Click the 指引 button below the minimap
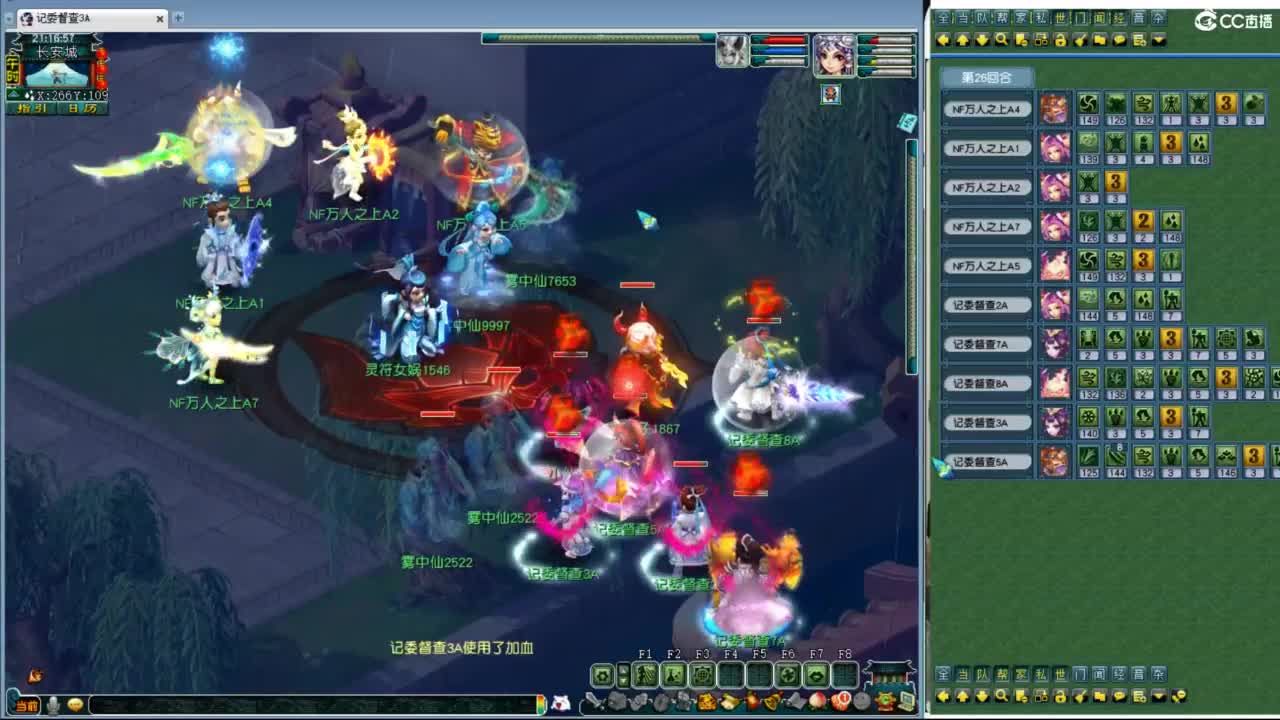This screenshot has width=1280, height=720. point(32,108)
